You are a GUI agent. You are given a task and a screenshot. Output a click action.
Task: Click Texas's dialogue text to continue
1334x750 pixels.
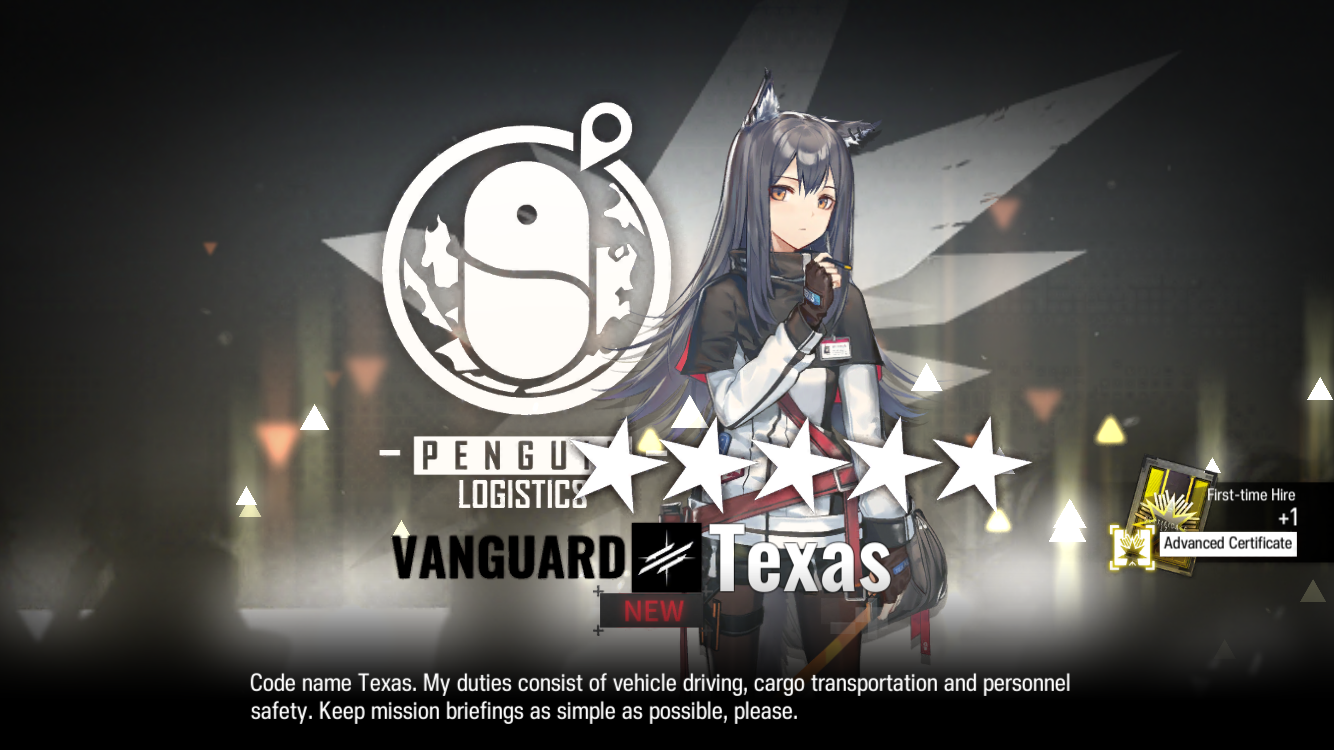coord(659,697)
